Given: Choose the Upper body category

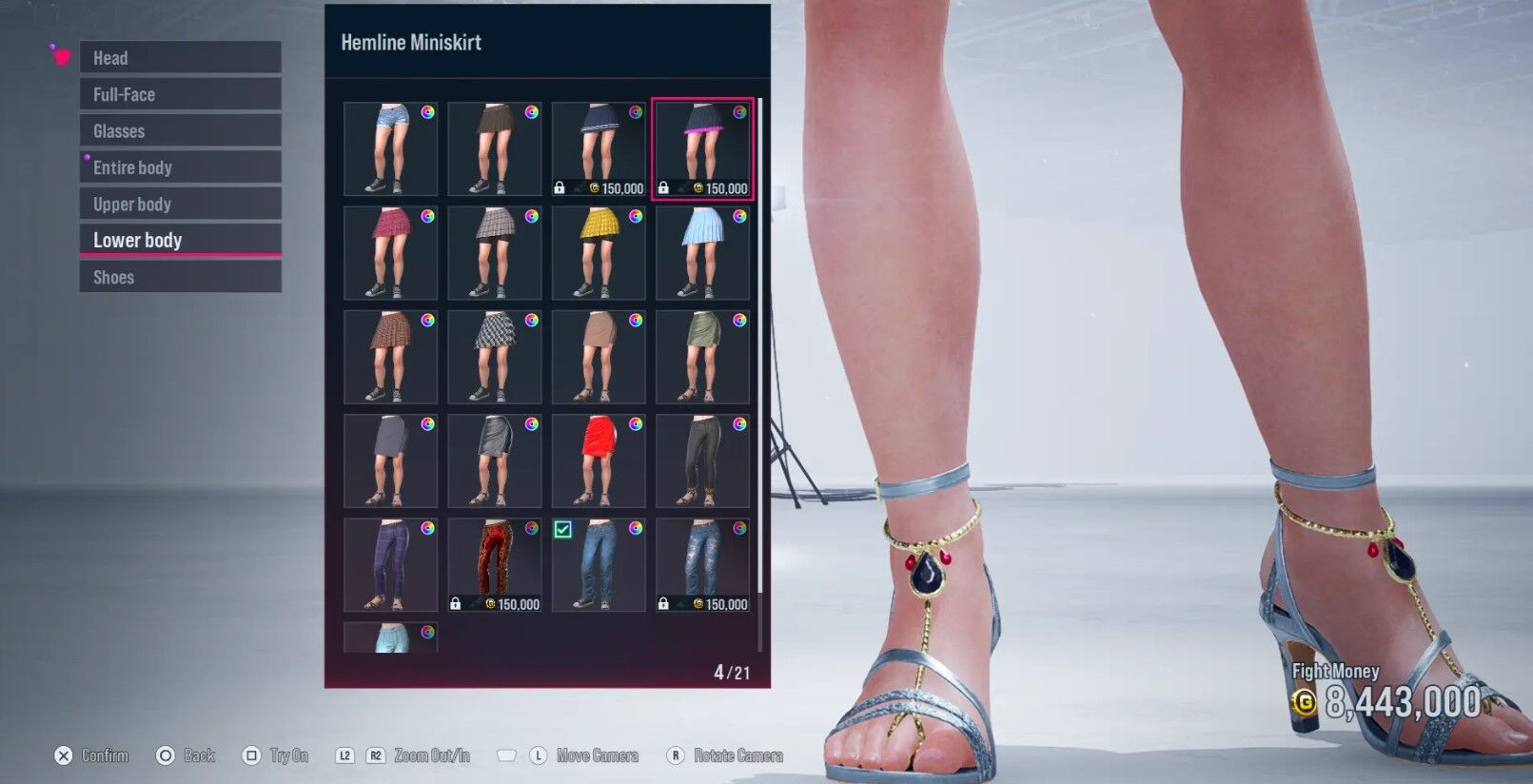Looking at the screenshot, I should [180, 204].
